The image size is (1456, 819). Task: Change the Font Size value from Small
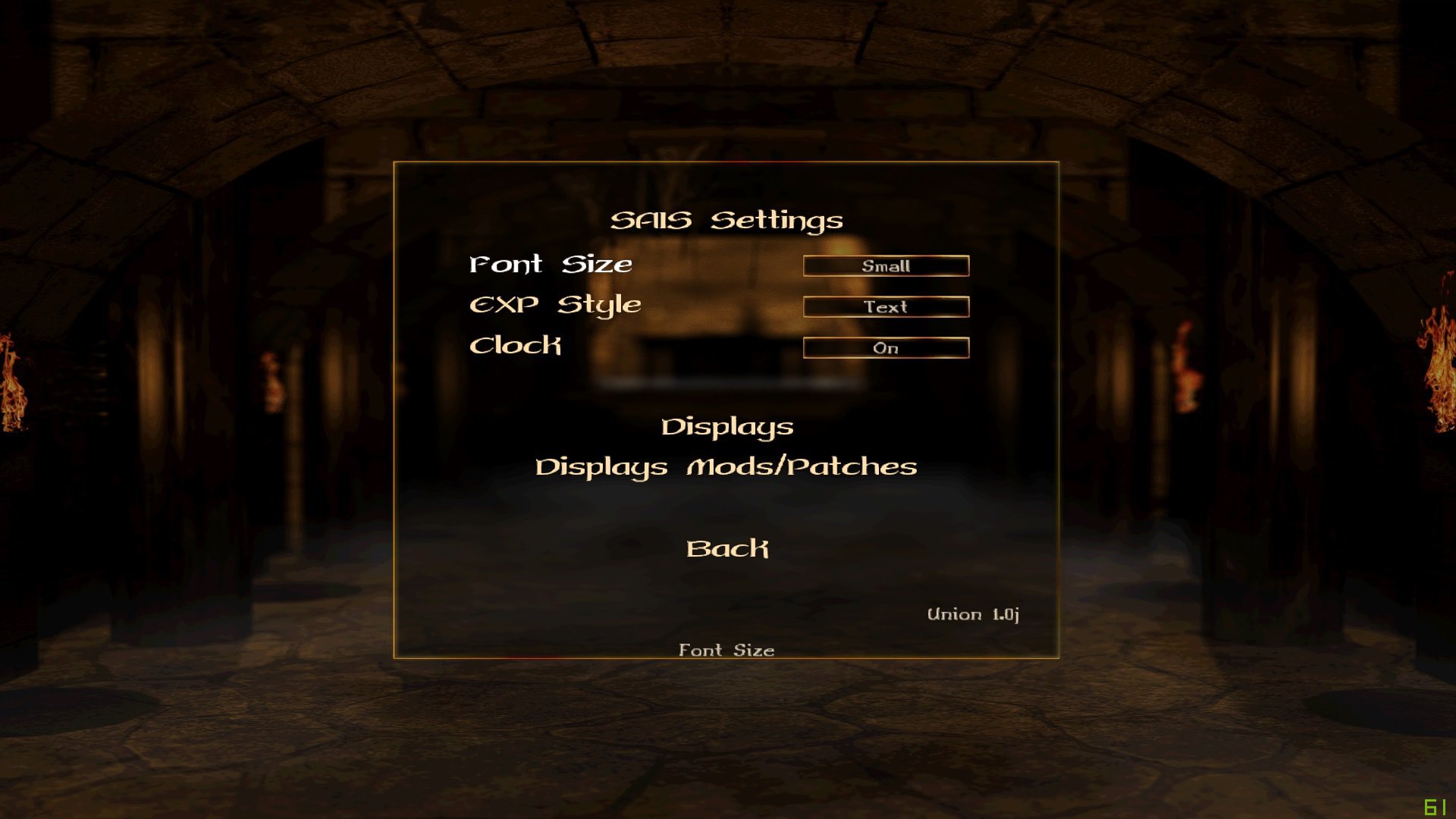tap(886, 266)
